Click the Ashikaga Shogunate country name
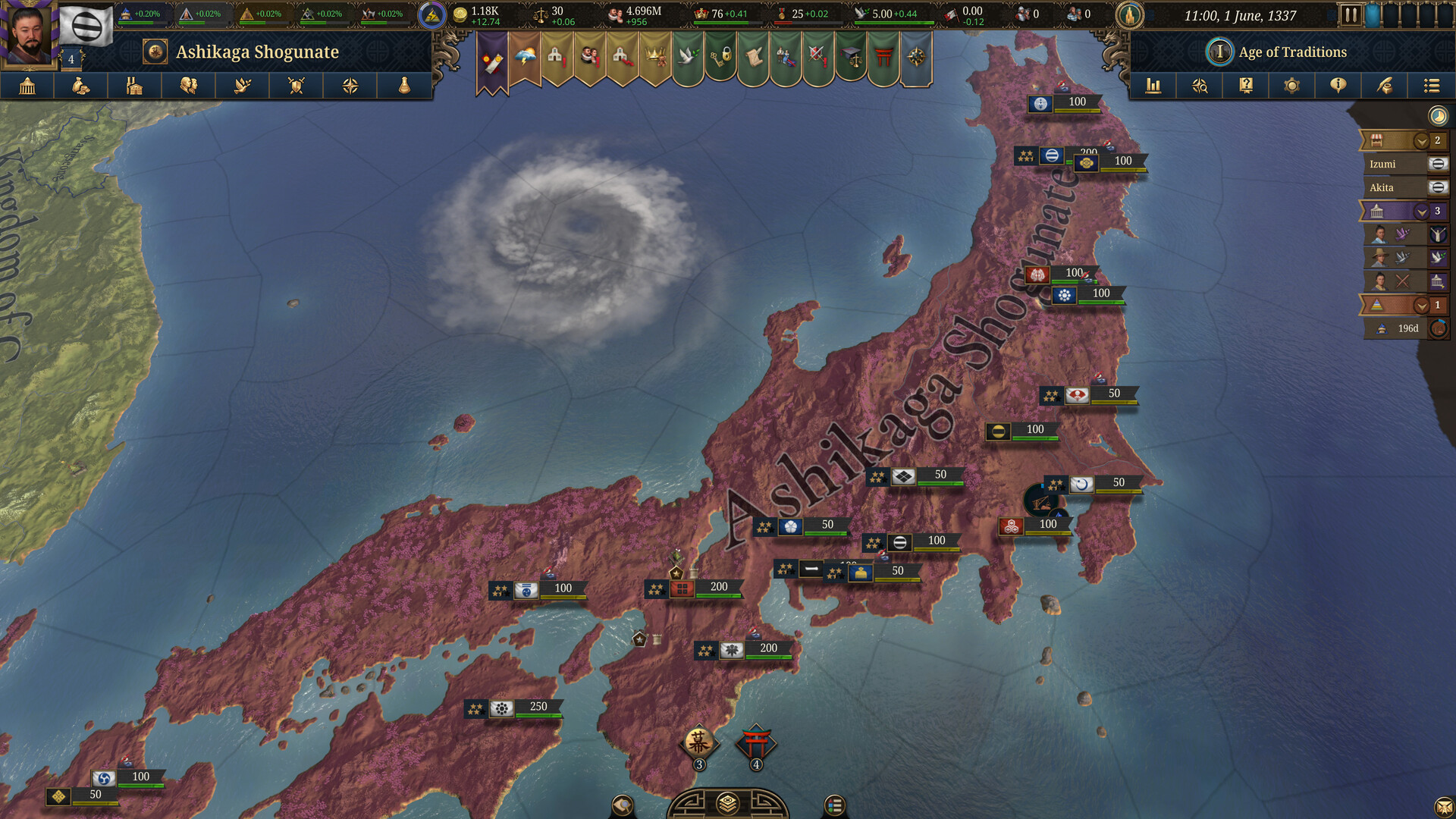This screenshot has height=819, width=1456. [257, 52]
